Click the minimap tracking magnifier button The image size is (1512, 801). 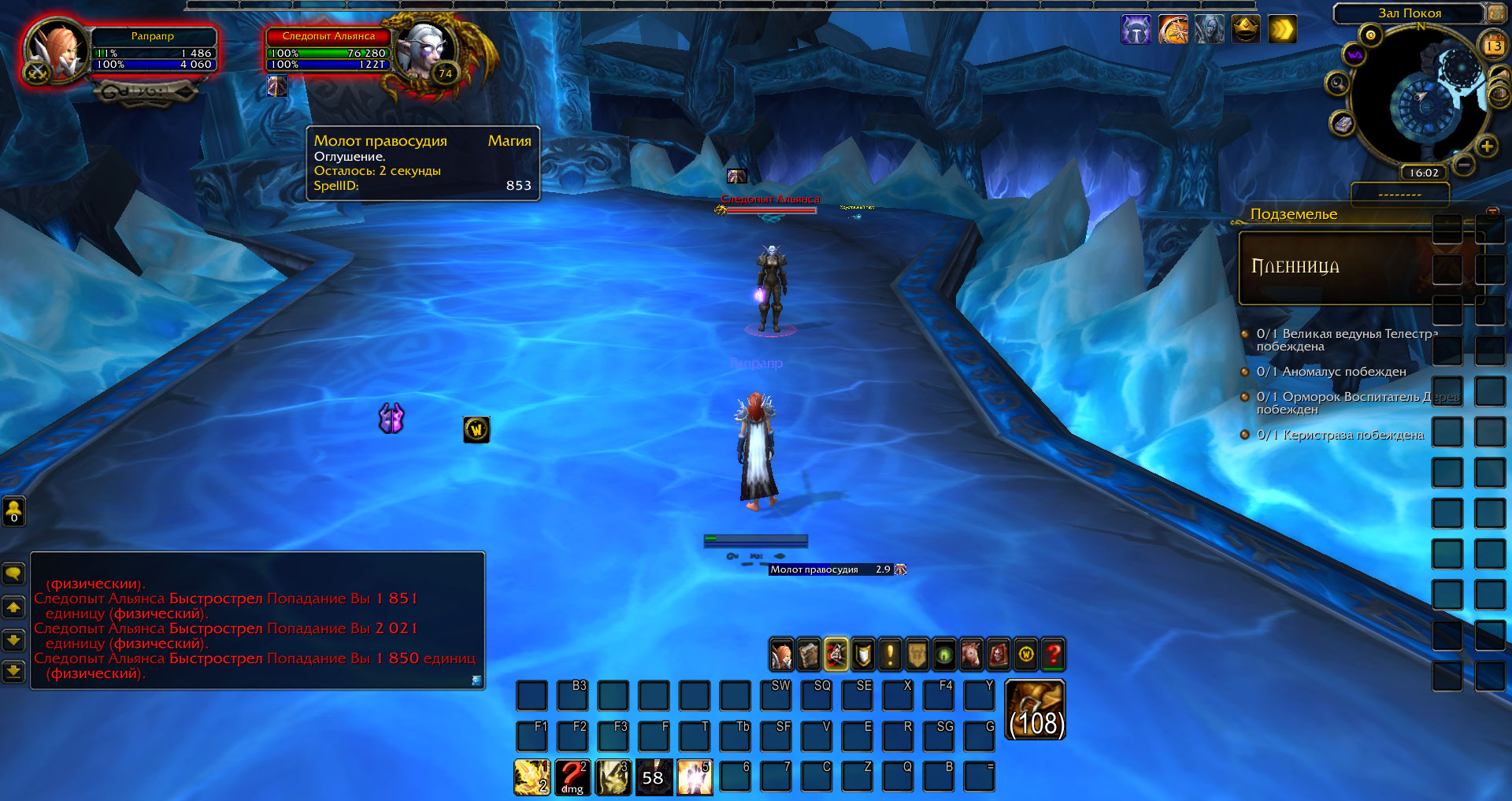click(1337, 83)
